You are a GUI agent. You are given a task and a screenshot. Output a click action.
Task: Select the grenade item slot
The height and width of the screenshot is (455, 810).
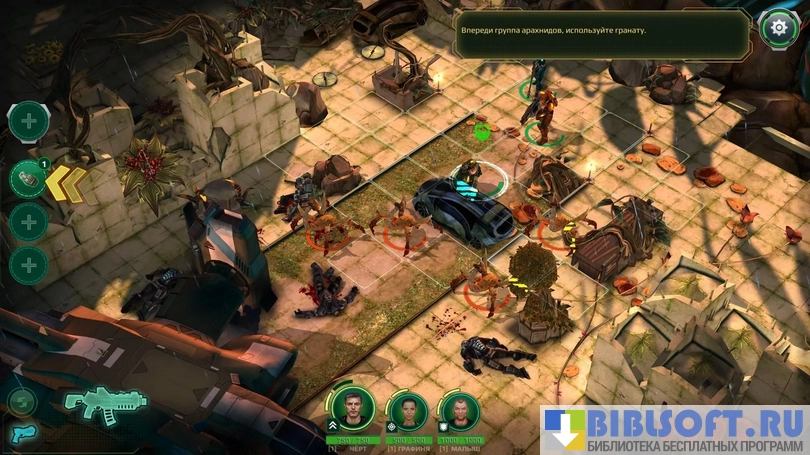27,179
